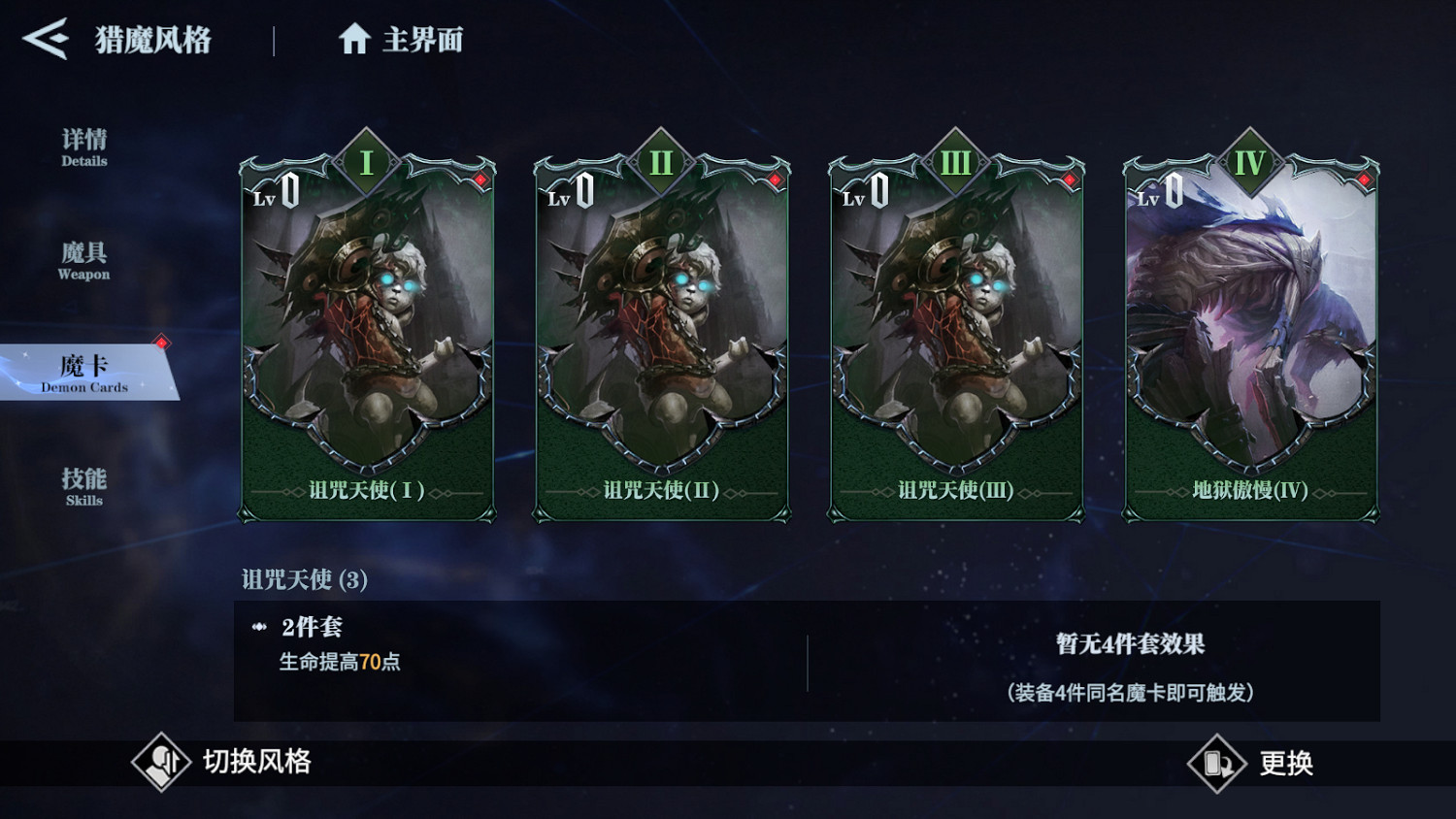Click the home icon next to 主界面
The width and height of the screenshot is (1456, 819).
tap(356, 38)
